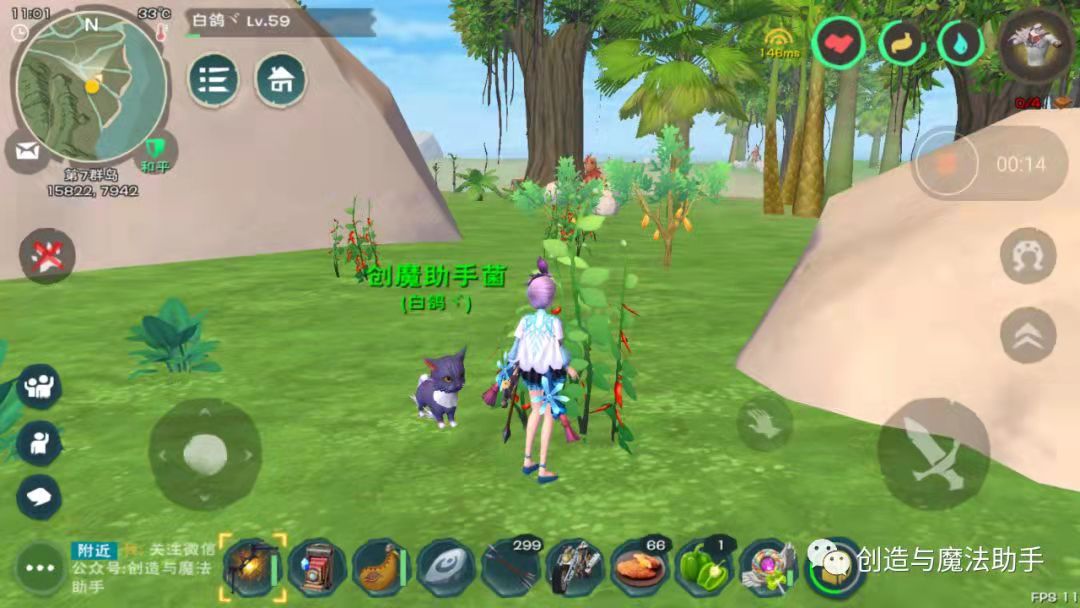The image size is (1080, 608).
Task: Open the group friends icon
Action: [39, 387]
